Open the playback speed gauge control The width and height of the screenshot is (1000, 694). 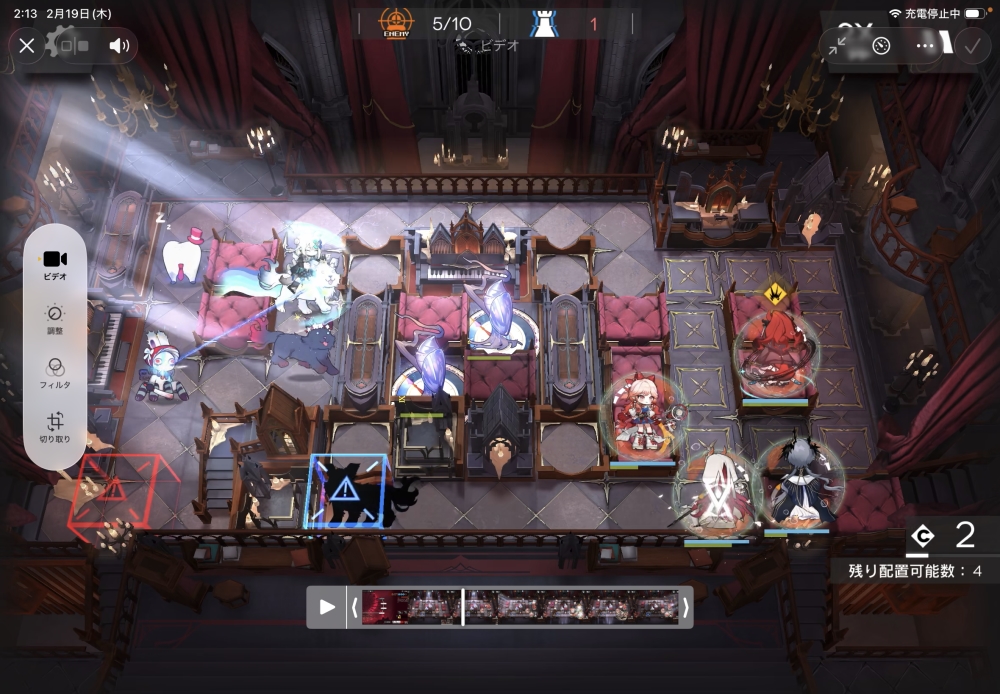click(881, 45)
